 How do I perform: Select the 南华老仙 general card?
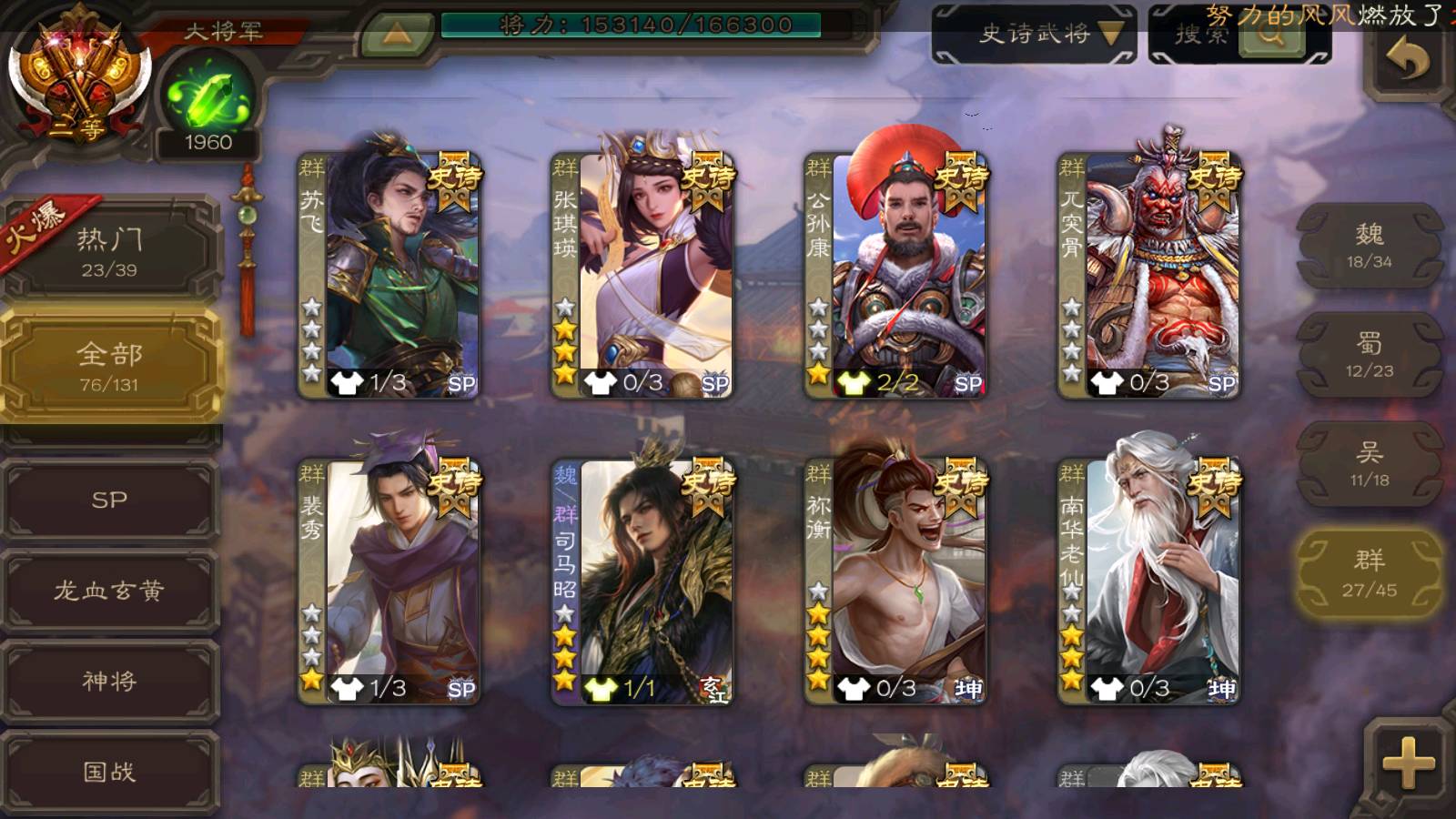pyautogui.click(x=1149, y=582)
